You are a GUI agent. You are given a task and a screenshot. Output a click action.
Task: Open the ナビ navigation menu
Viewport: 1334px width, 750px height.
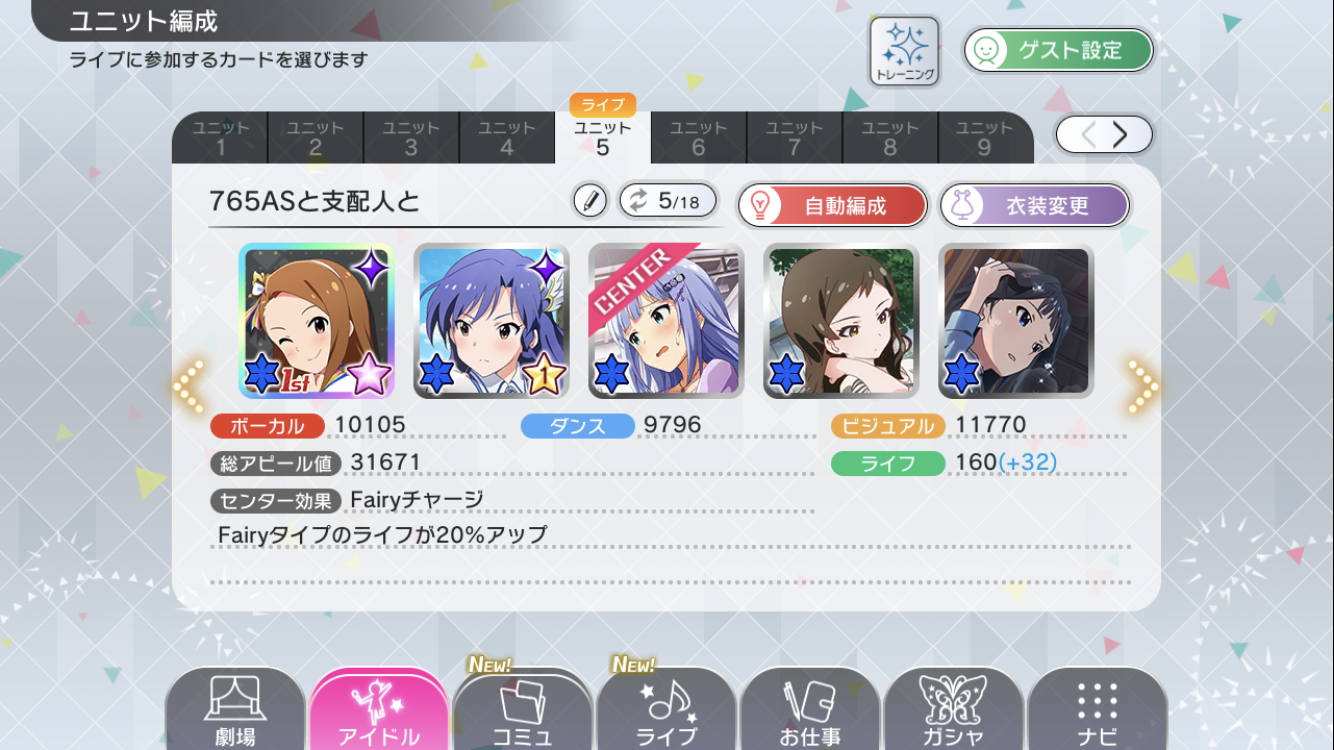1096,712
